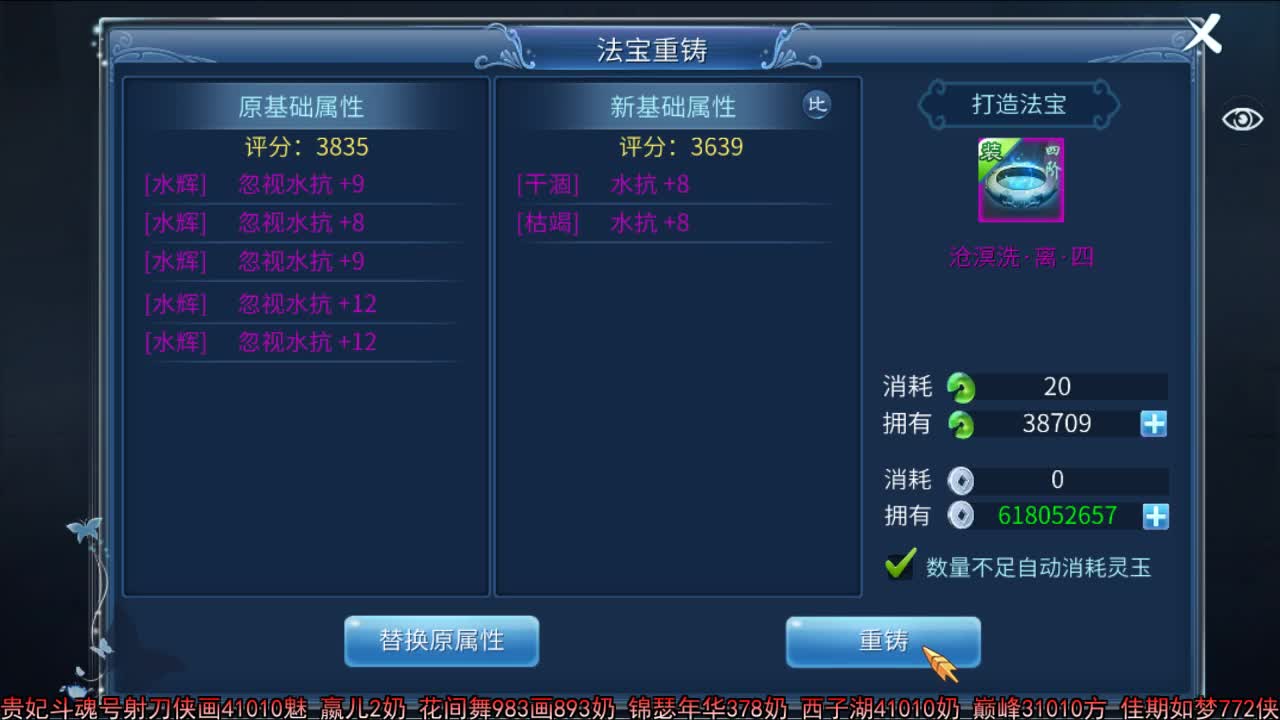Viewport: 1280px width, 720px height.
Task: Click the silver coin icon next to 消耗 0
Action: click(961, 481)
